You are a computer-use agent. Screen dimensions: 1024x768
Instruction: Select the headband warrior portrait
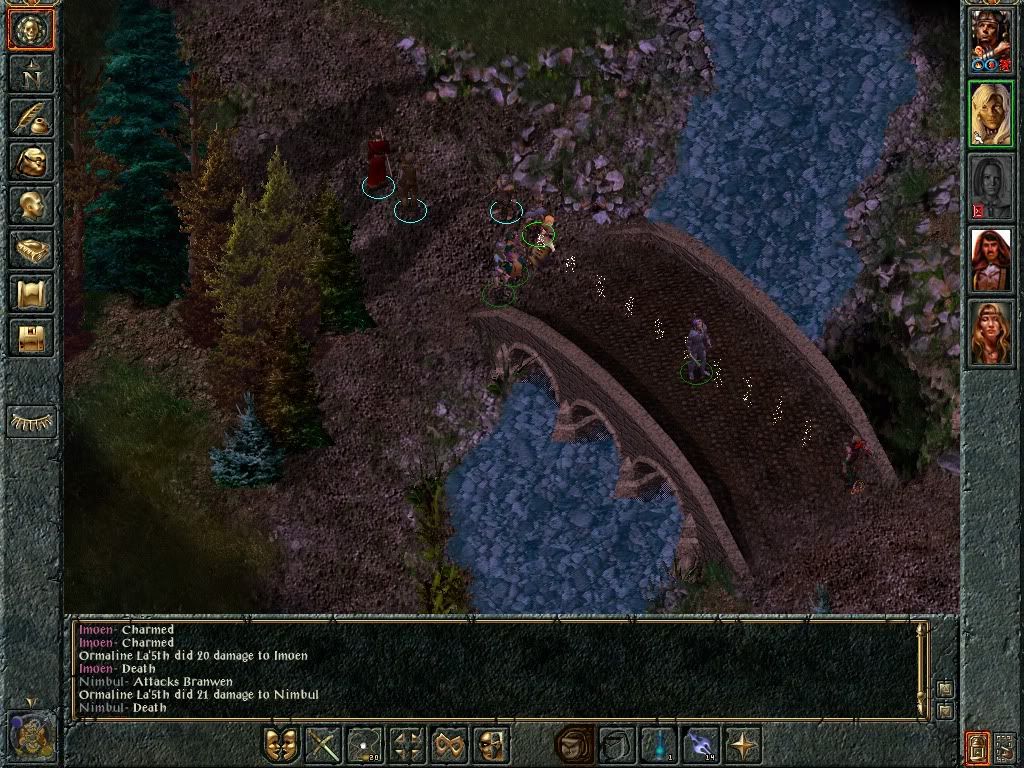click(x=991, y=41)
